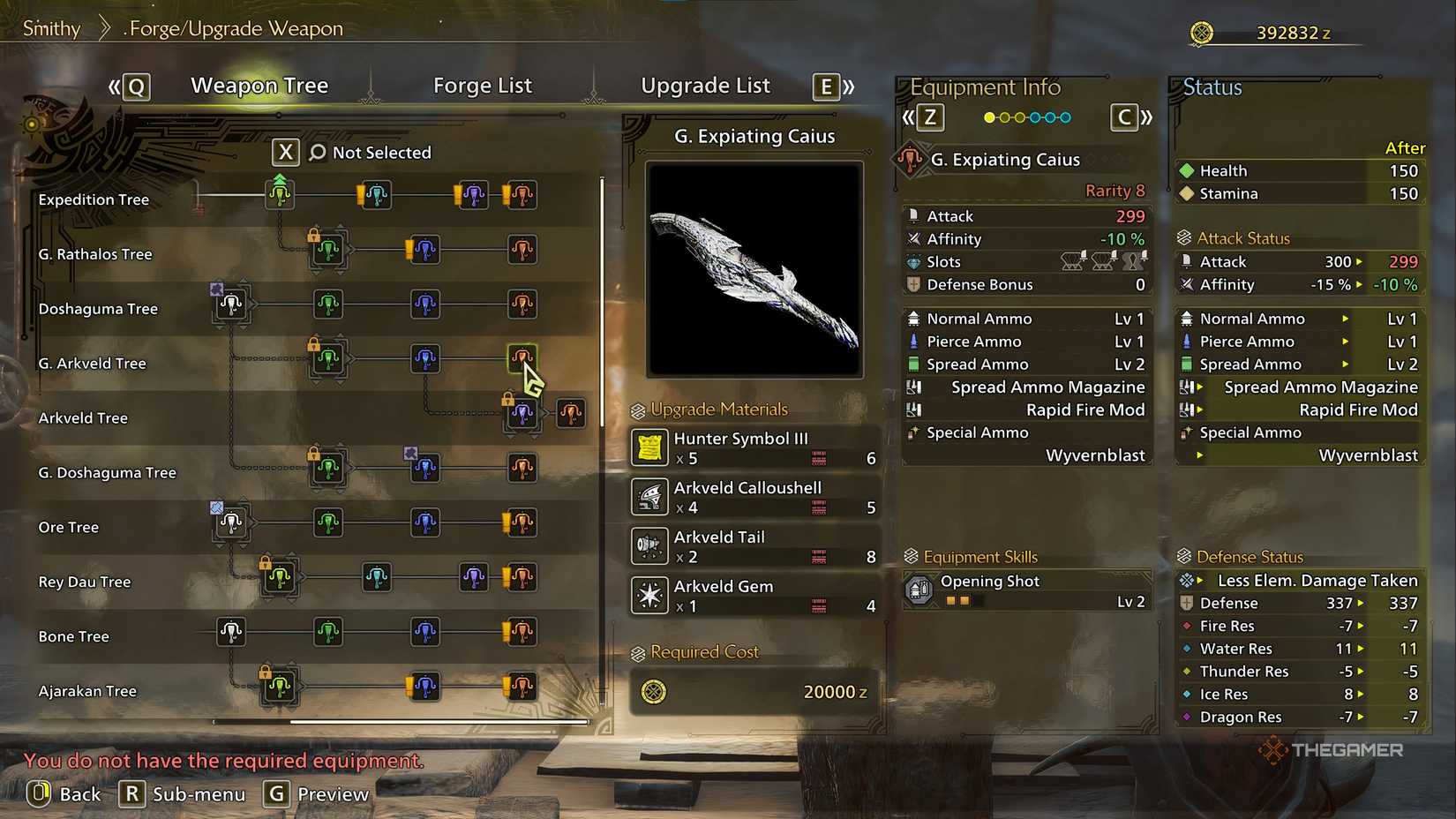Click the Arkveld Calloushell material icon
Image resolution: width=1456 pixels, height=819 pixels.
(x=649, y=497)
